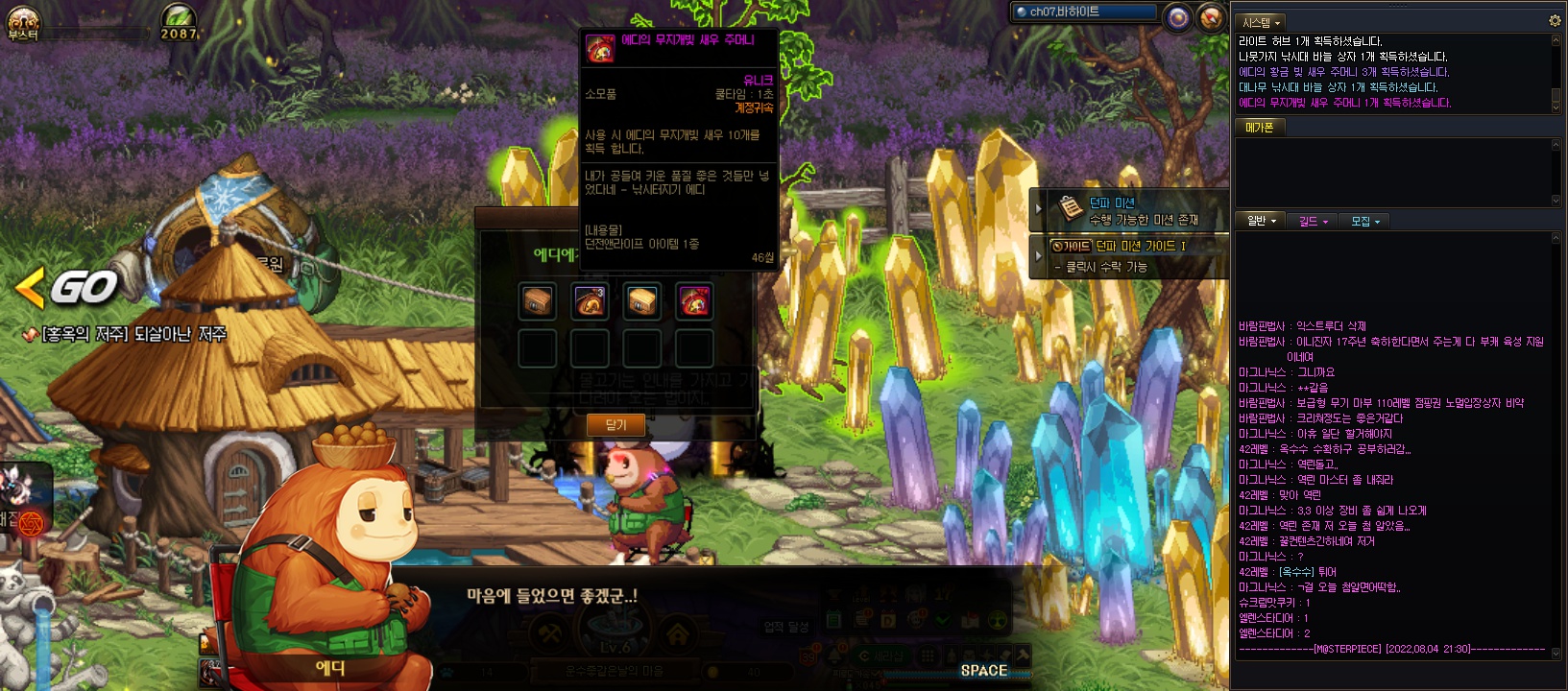Follow the GO quest arrow
Viewport: 1568px width, 691px height.
click(x=67, y=287)
